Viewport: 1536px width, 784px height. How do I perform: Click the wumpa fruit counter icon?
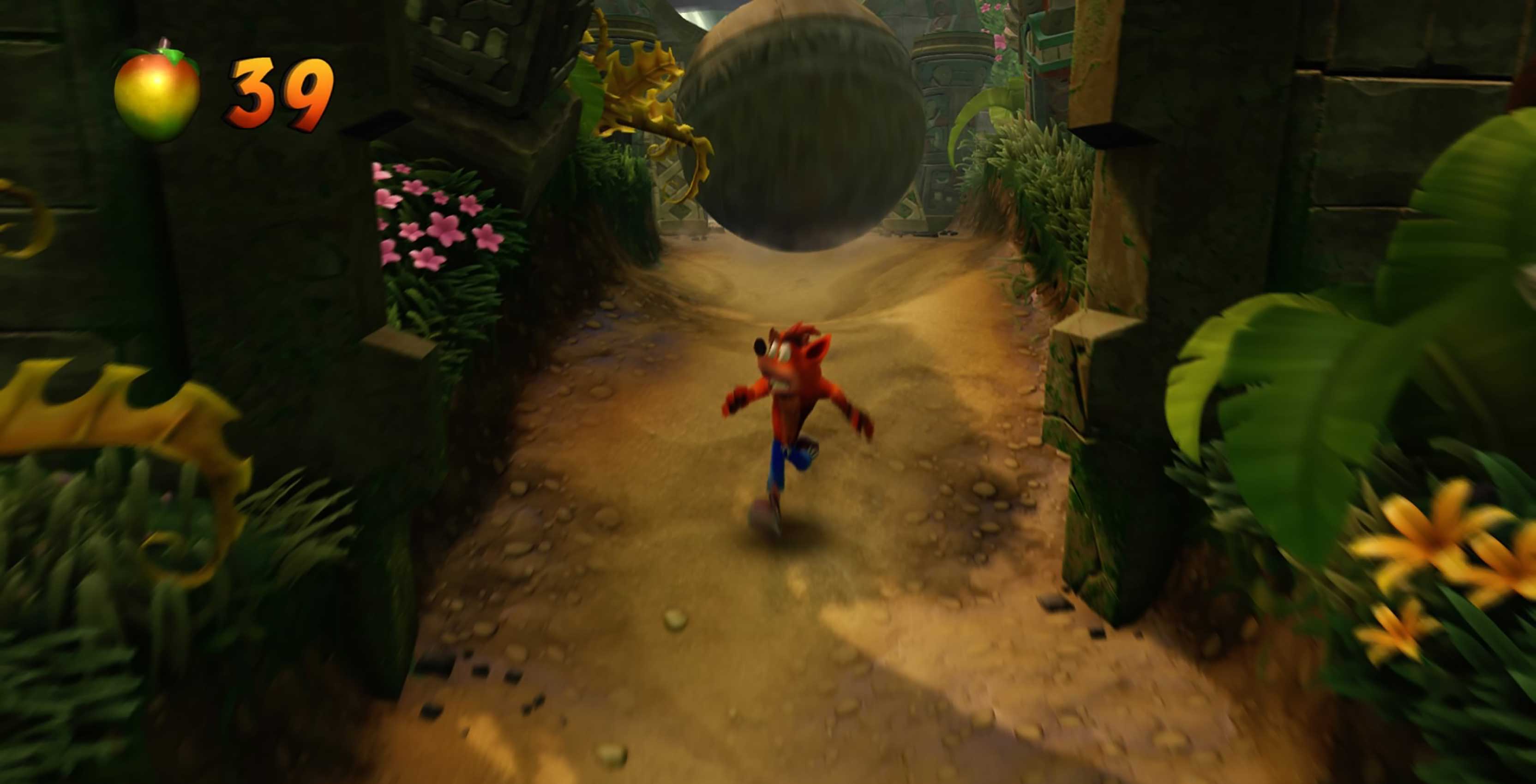[x=156, y=96]
